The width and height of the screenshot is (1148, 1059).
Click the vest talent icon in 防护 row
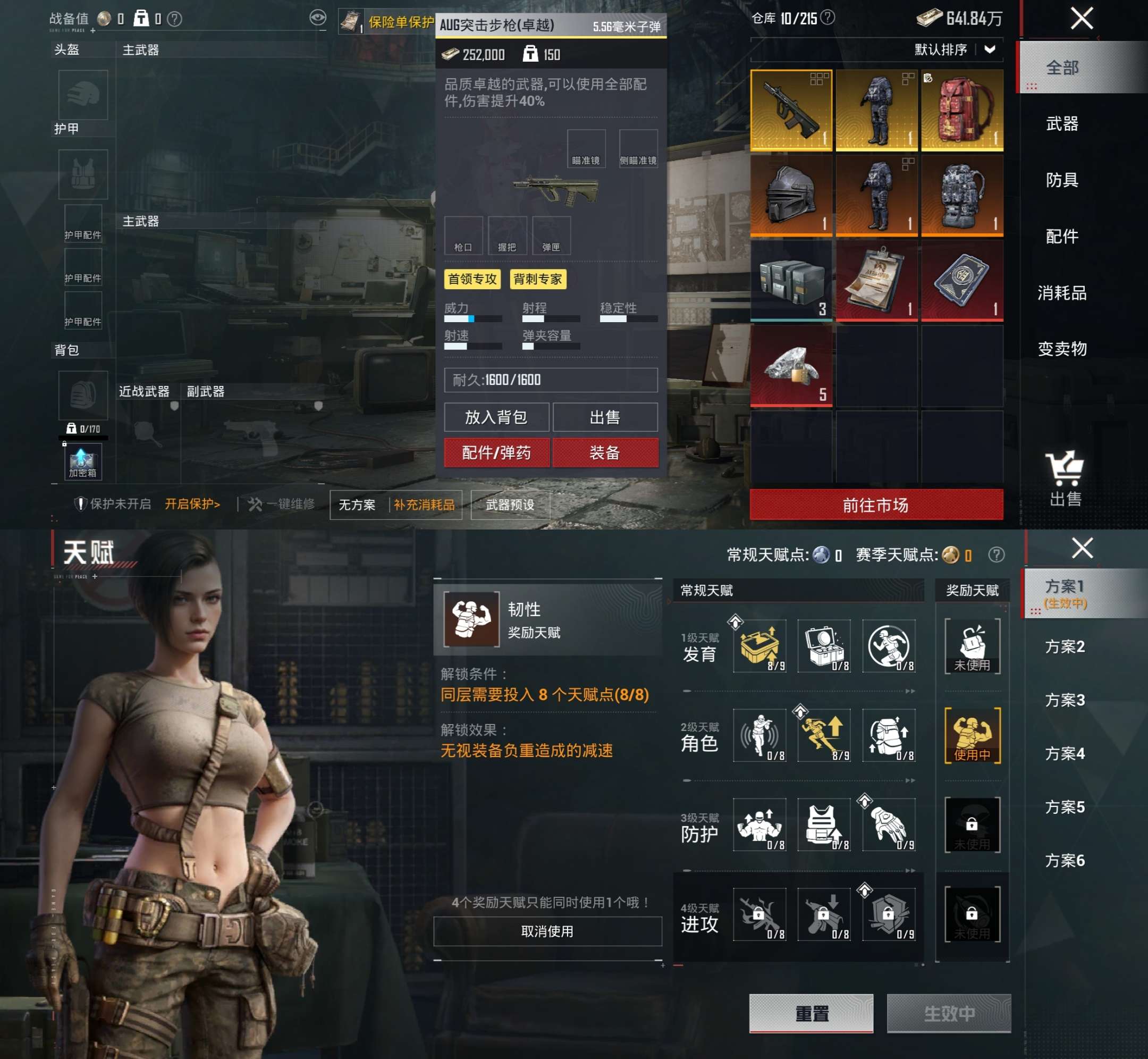823,825
